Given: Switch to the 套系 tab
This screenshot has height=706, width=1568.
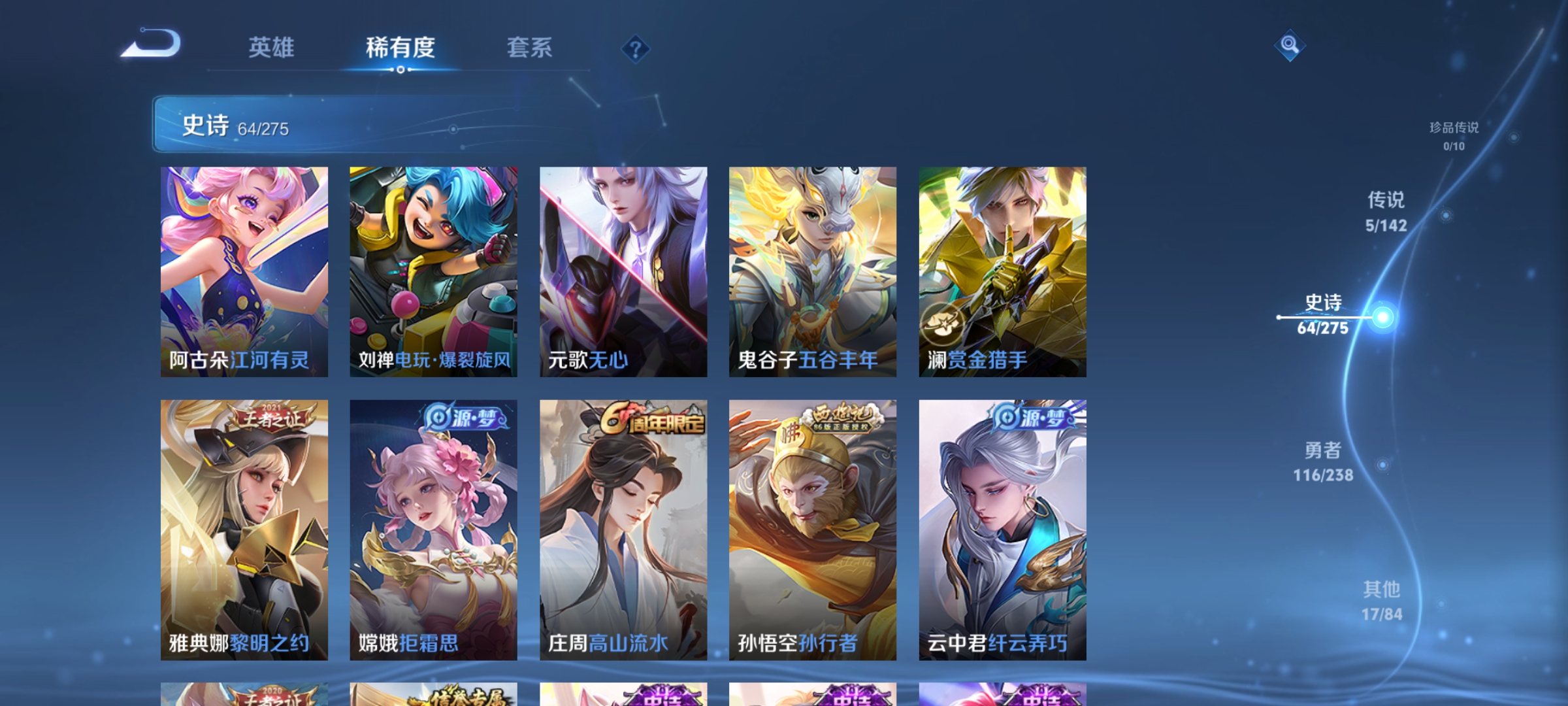Looking at the screenshot, I should 529,48.
